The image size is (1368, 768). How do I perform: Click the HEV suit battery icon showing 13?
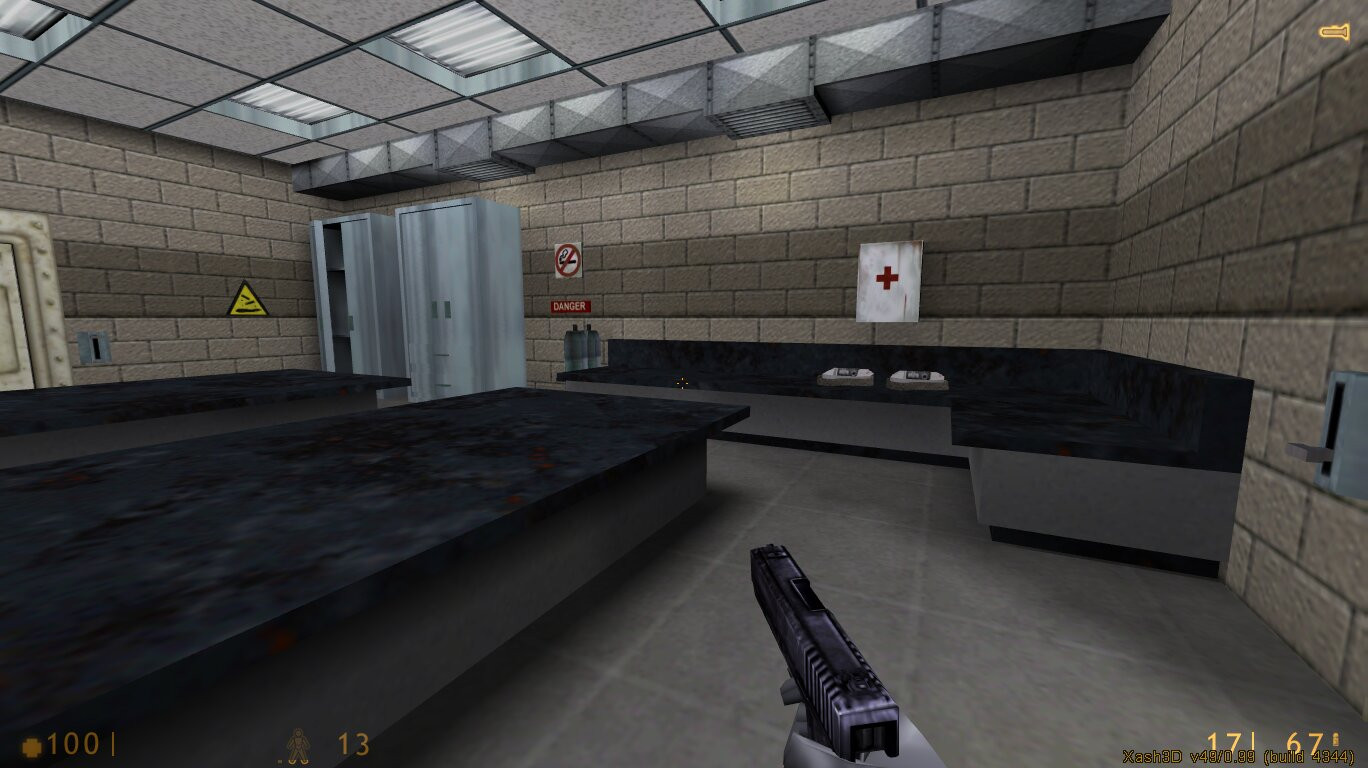point(299,745)
